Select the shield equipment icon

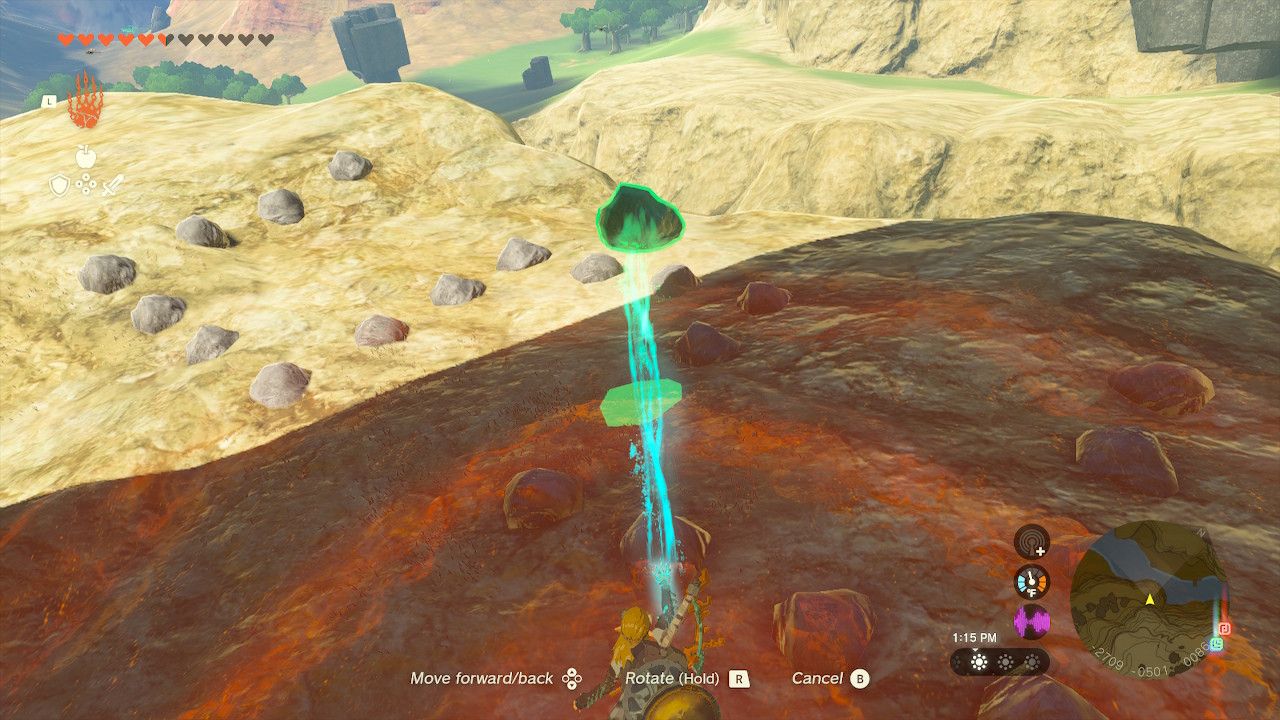tap(59, 184)
